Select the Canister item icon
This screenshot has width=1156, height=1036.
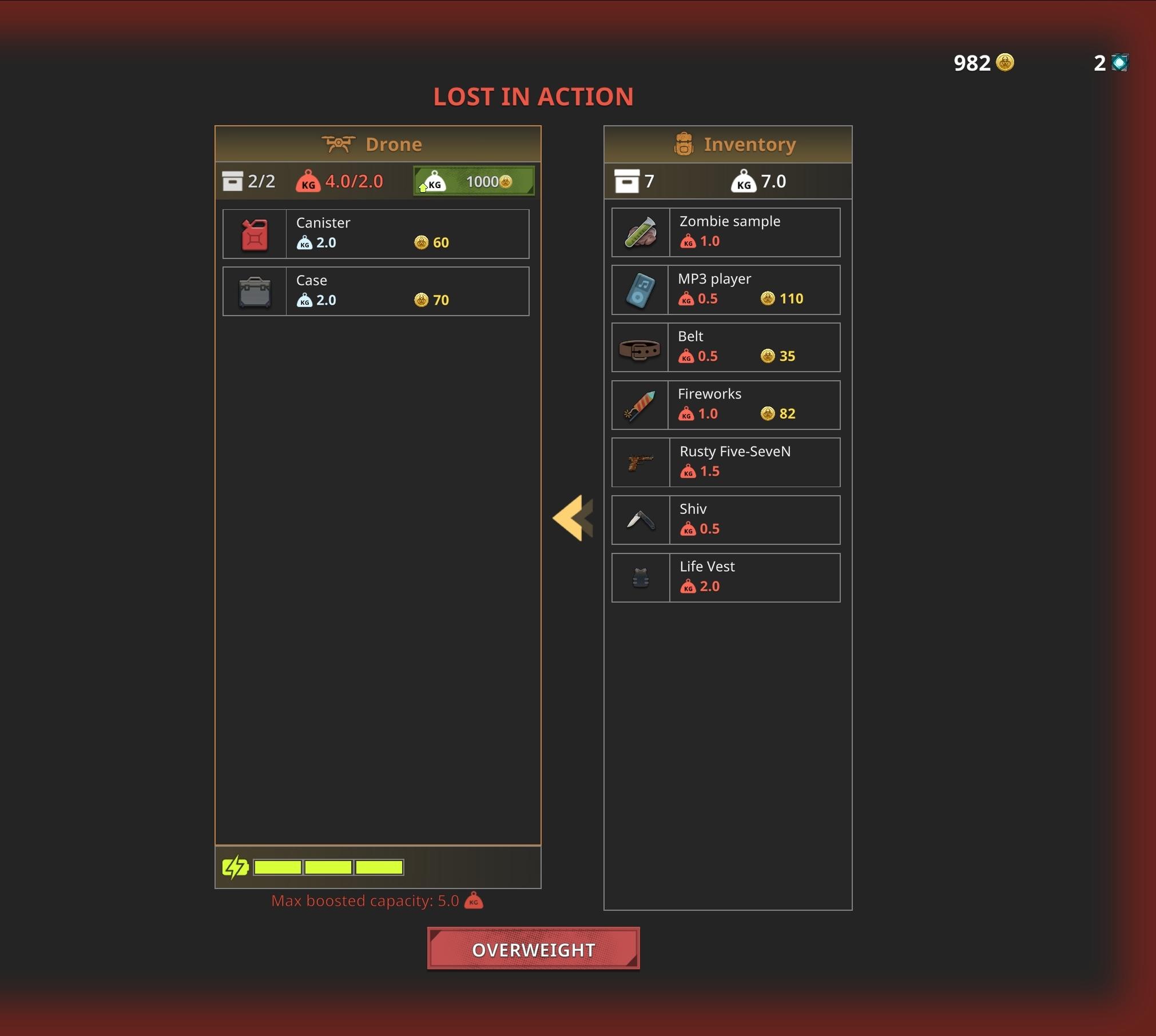click(x=254, y=233)
